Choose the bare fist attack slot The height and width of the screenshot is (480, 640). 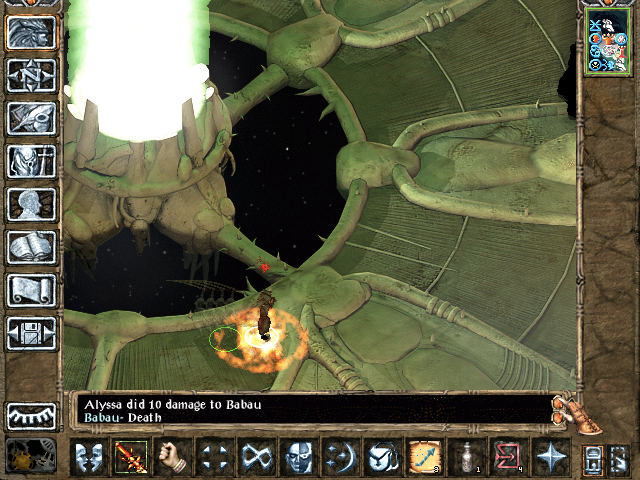(x=173, y=457)
